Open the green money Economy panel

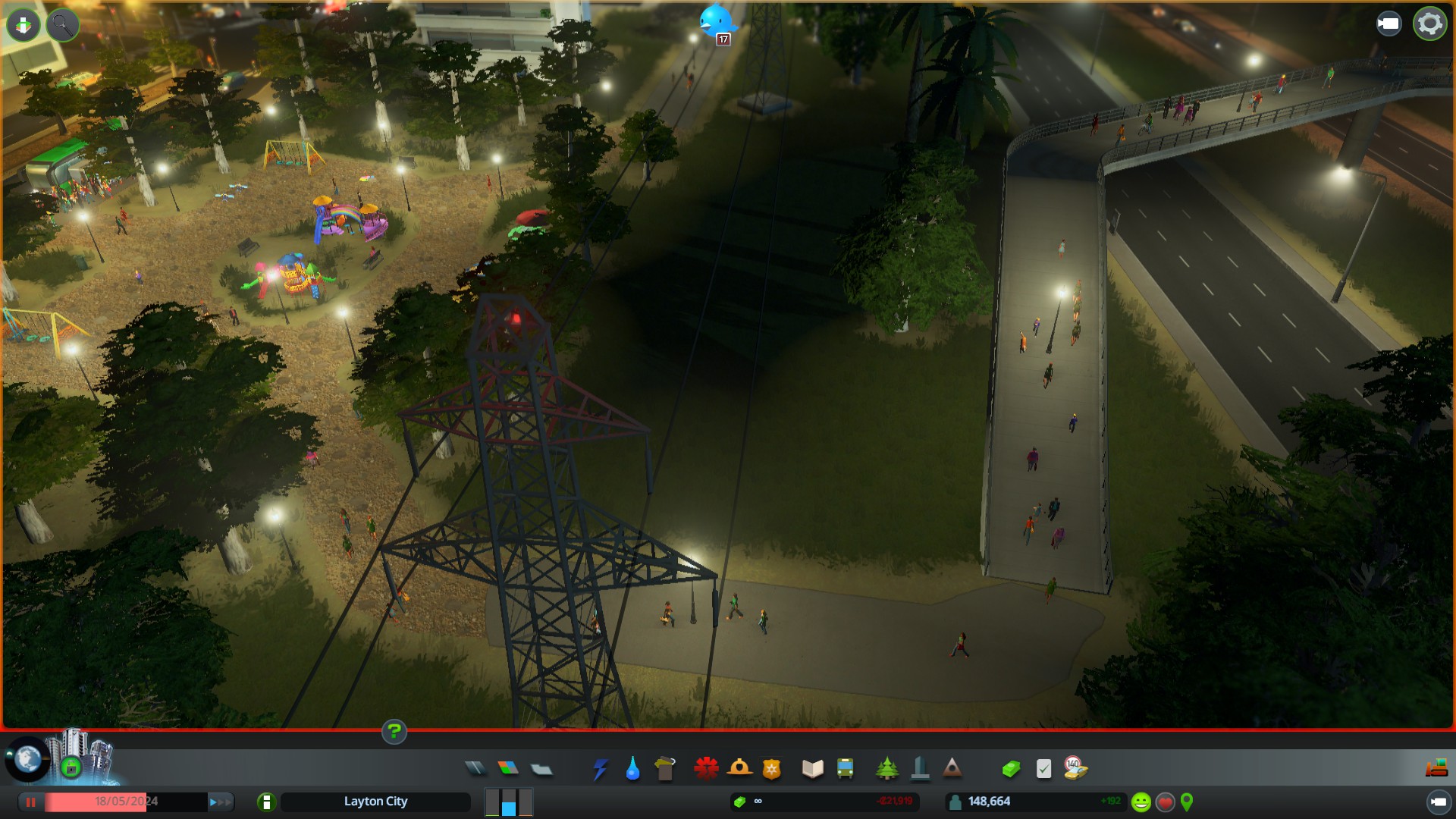pos(1011,769)
